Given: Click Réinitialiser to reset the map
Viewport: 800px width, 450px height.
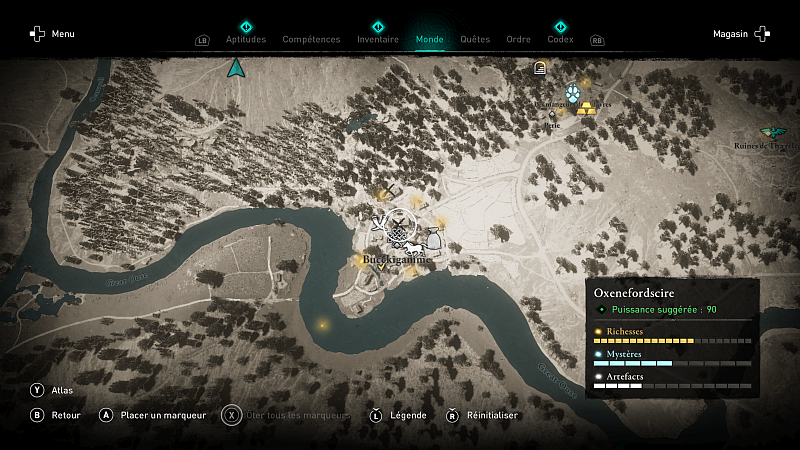Looking at the screenshot, I should (482, 415).
